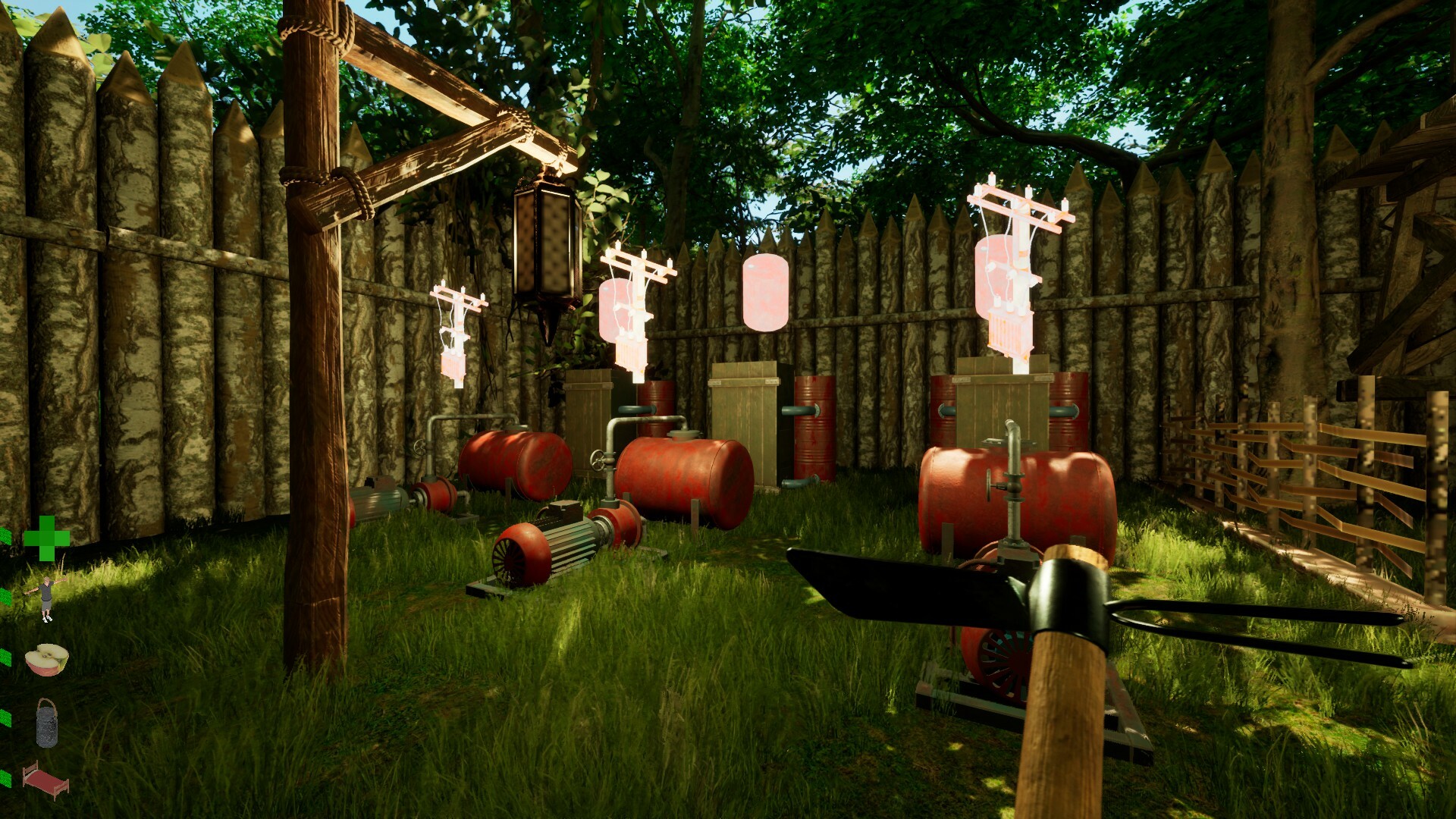This screenshot has height=819, width=1456.
Task: Click the green health cross icon
Action: 47,540
